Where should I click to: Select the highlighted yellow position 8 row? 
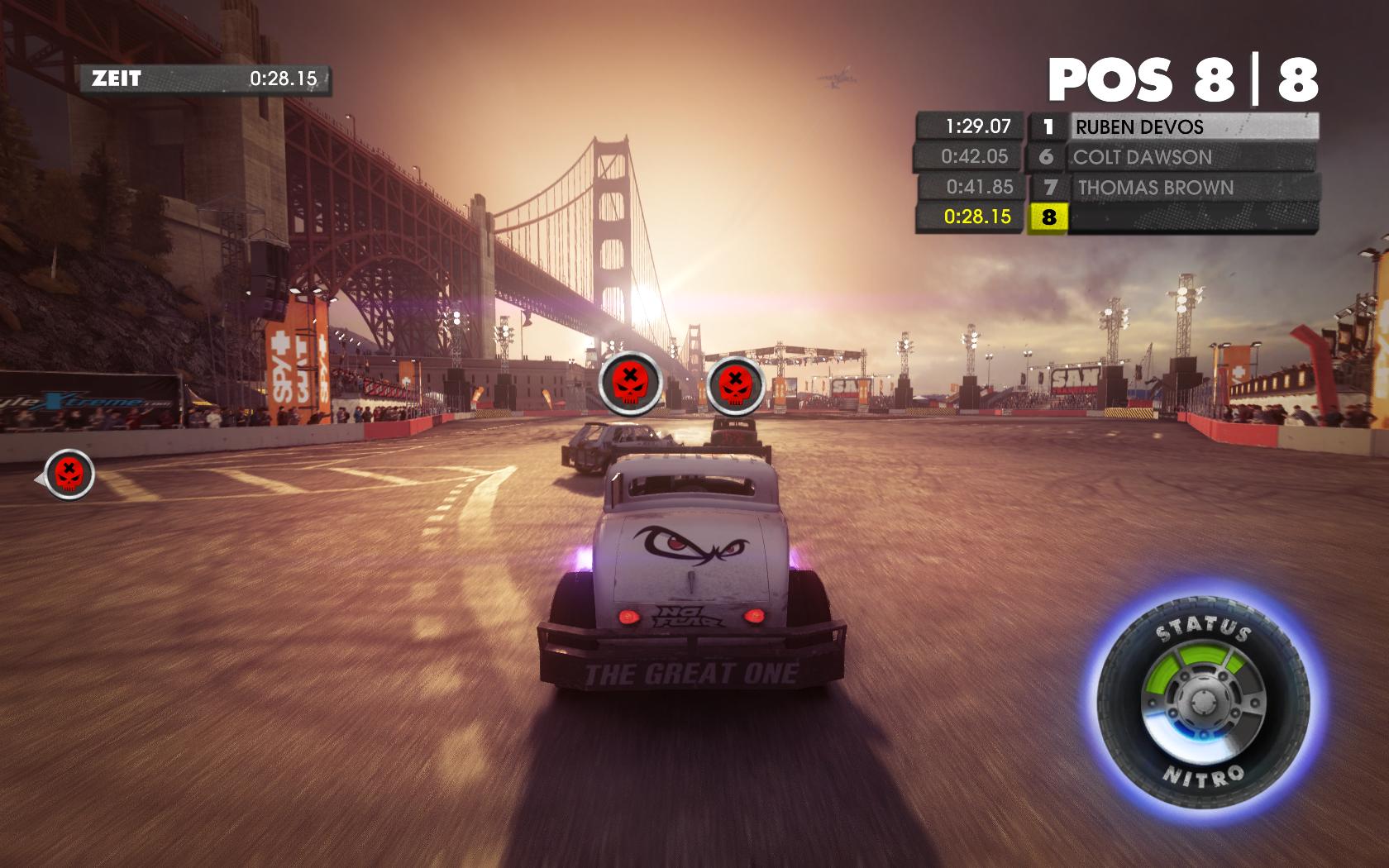(1116, 217)
